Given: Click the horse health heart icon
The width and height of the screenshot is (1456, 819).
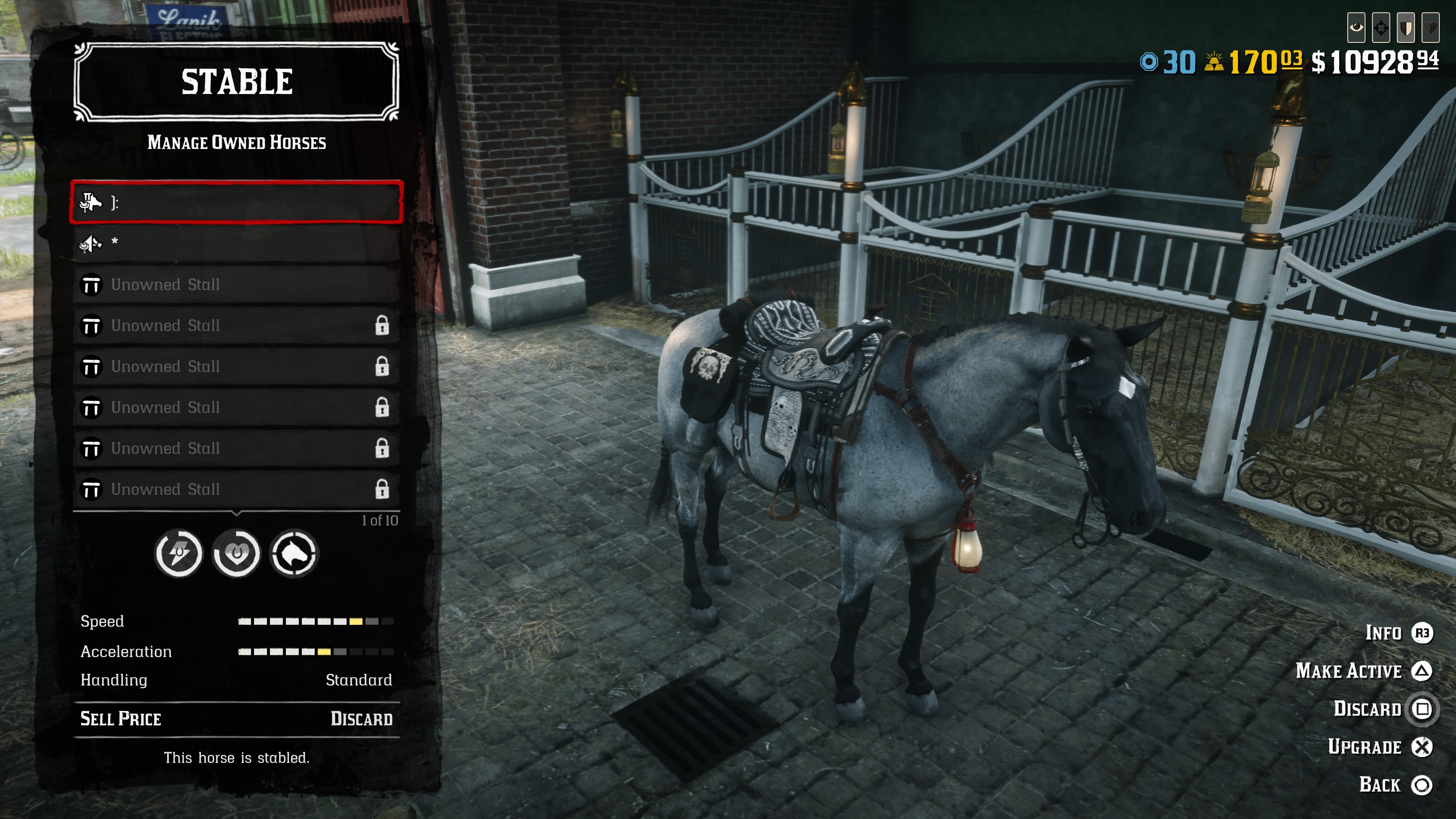Looking at the screenshot, I should click(236, 553).
